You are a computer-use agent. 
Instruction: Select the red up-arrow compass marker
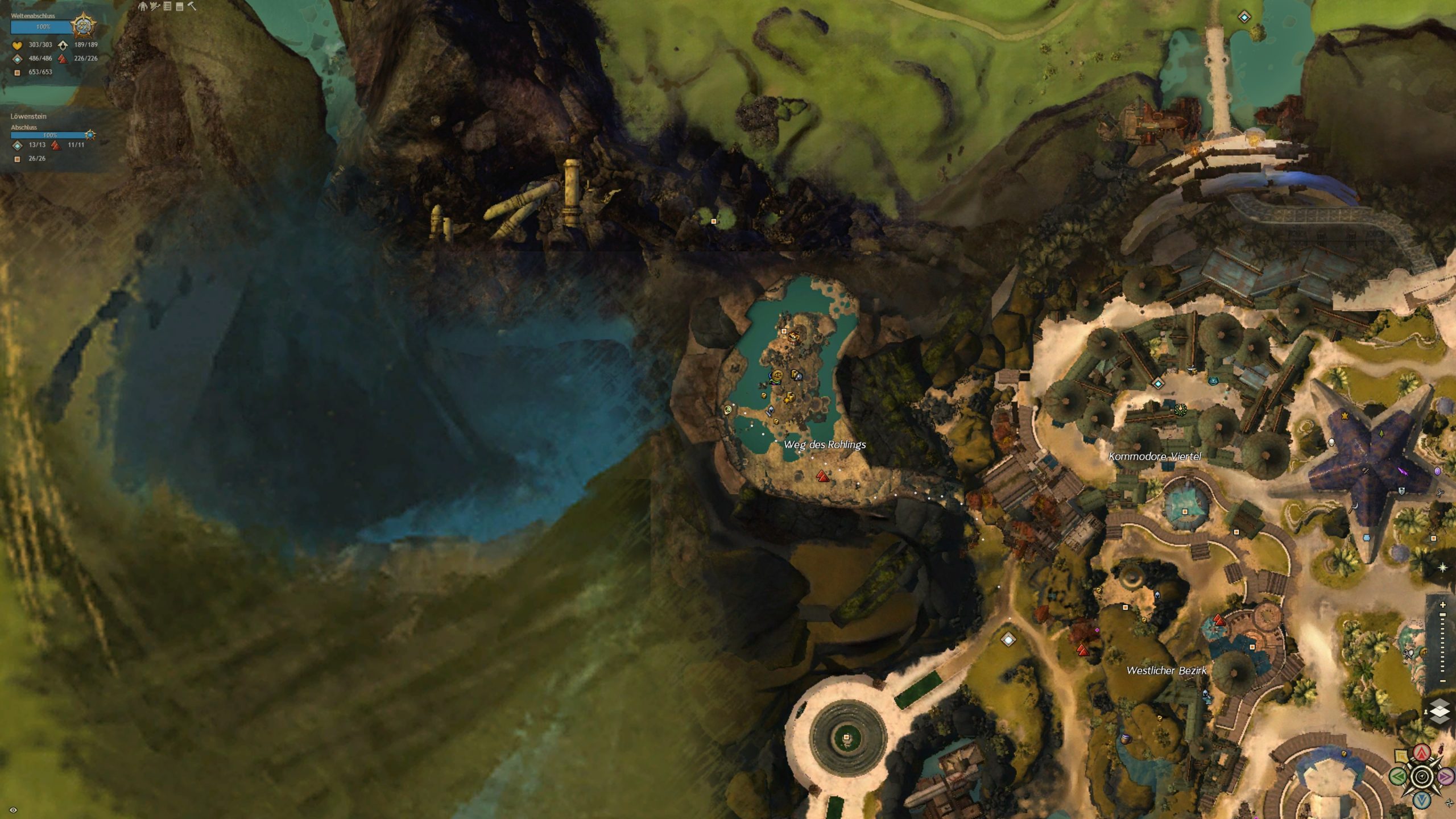1422,753
